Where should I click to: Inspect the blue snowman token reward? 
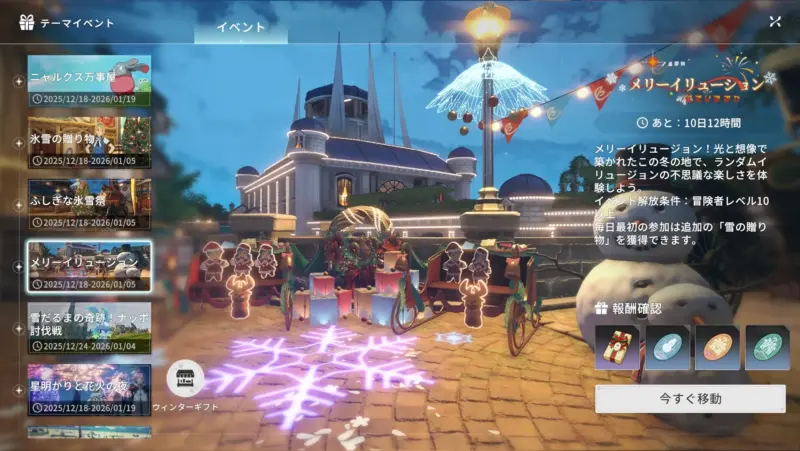coord(665,347)
